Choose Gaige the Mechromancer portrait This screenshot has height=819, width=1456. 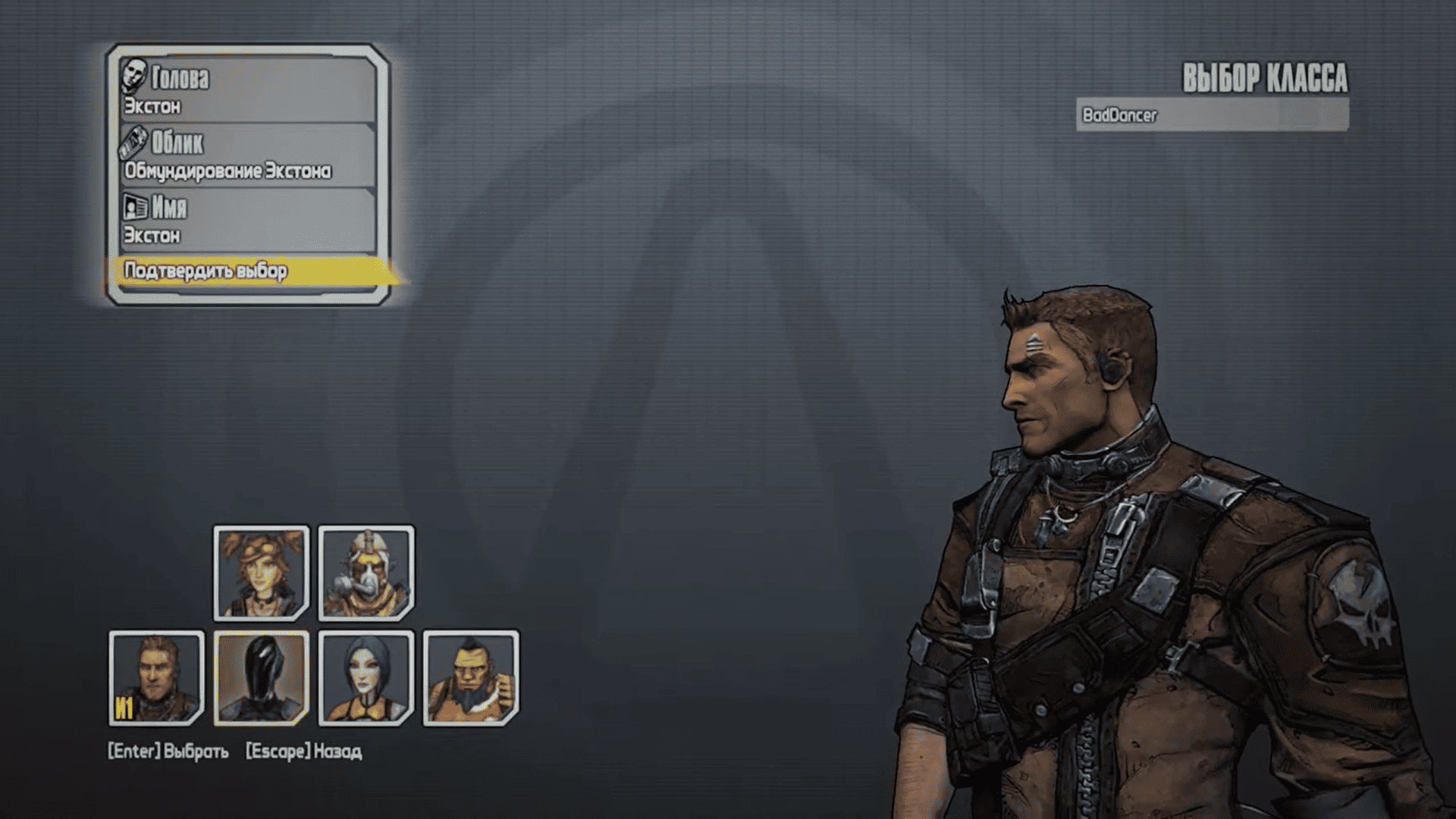[261, 573]
